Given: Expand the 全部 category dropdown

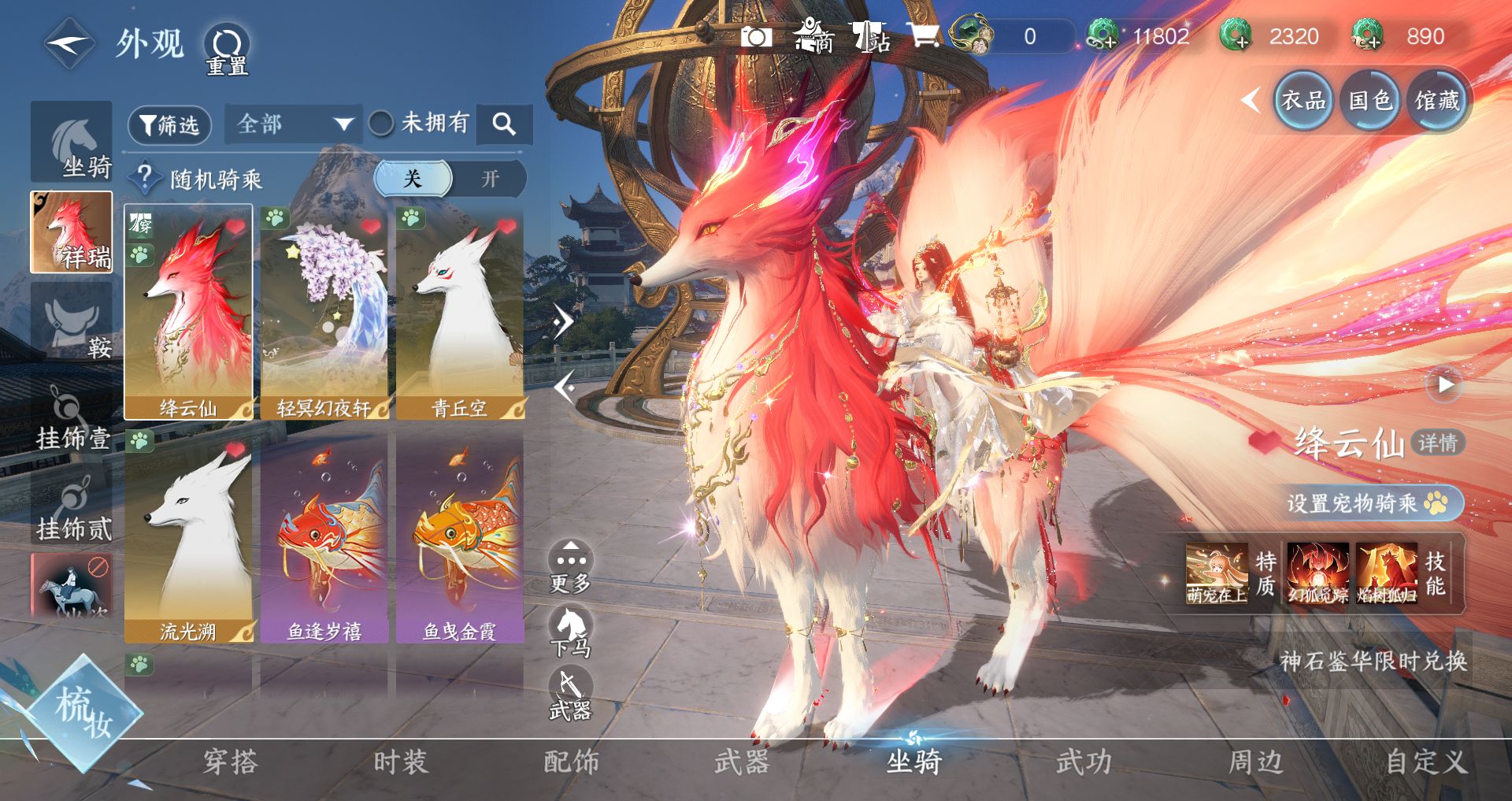Looking at the screenshot, I should (293, 124).
